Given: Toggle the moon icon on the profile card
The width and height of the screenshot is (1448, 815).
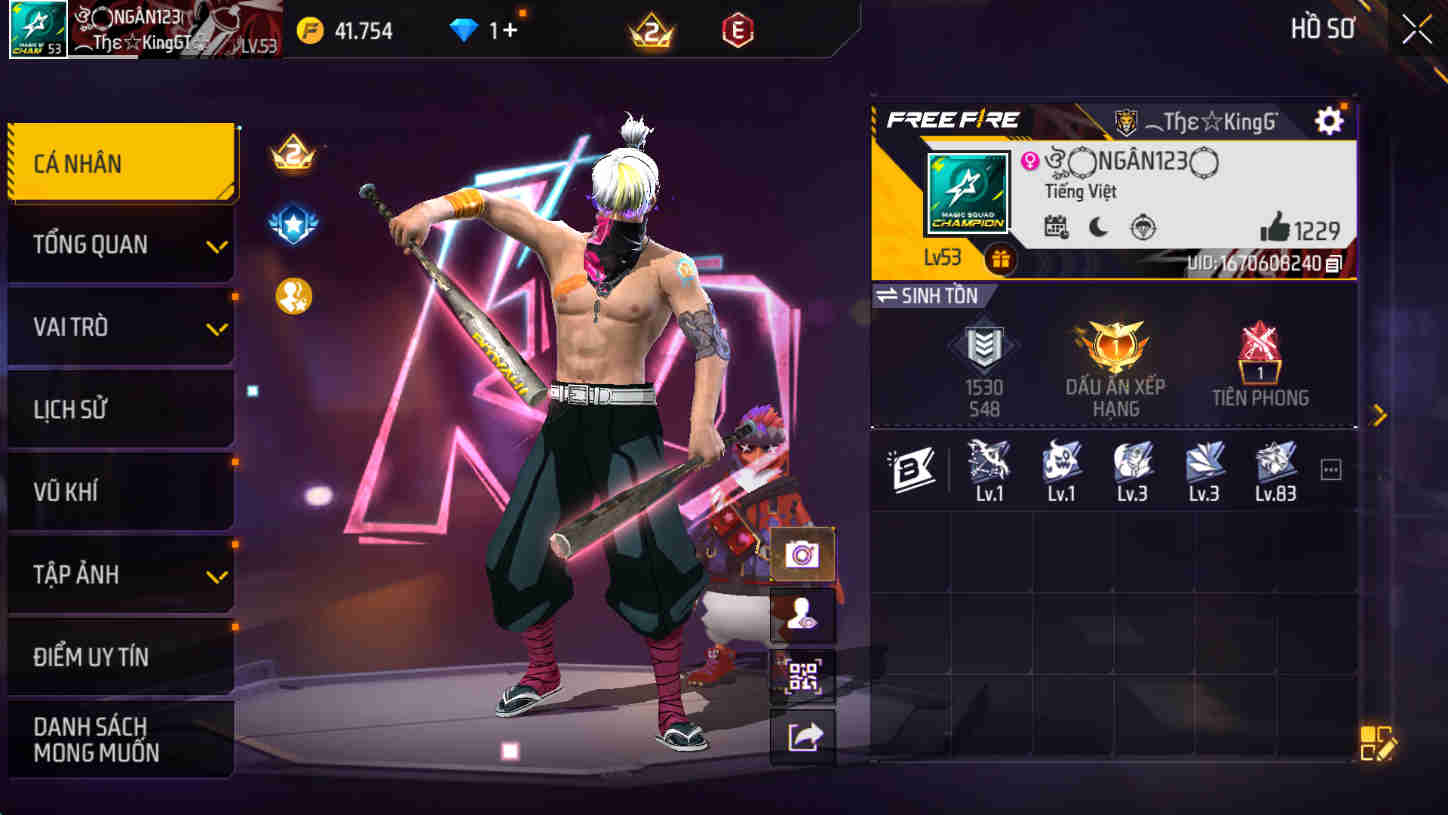Looking at the screenshot, I should pos(1100,228).
